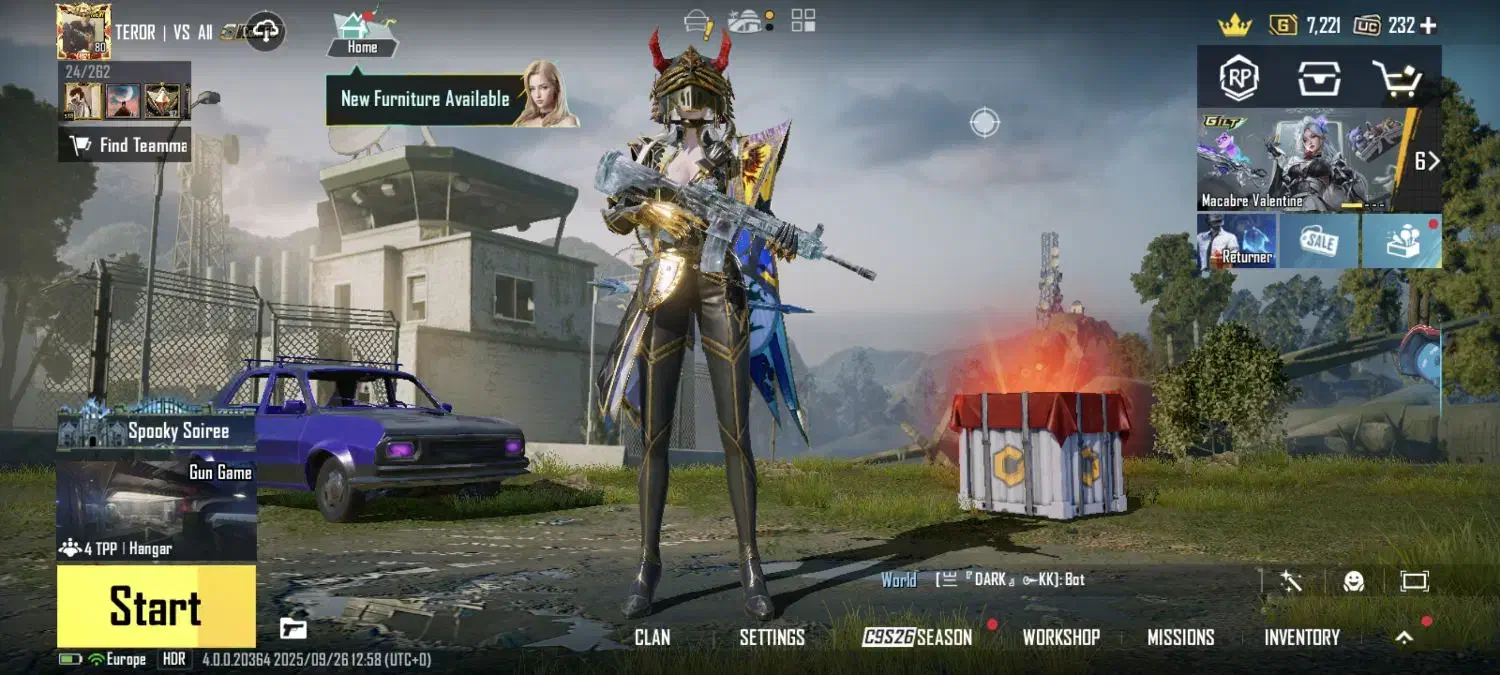Open the C9S26 Season page
Screen dimensions: 1500x675
(x=918, y=637)
